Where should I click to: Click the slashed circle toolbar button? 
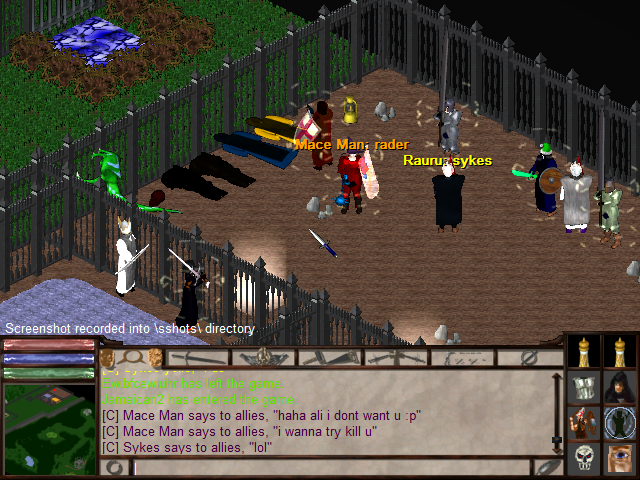[530, 357]
